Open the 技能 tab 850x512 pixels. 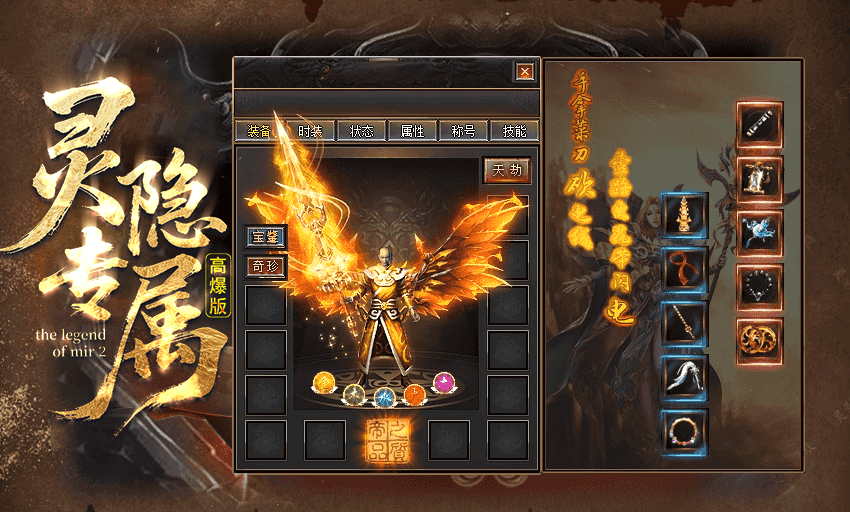[515, 131]
